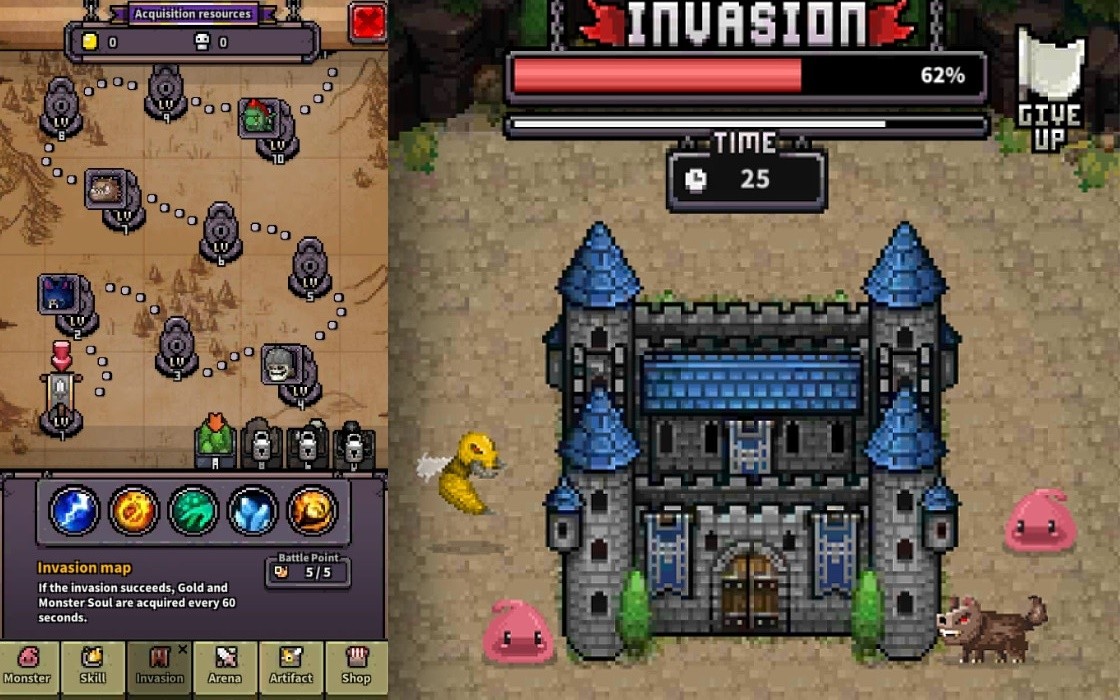This screenshot has height=700, width=1120.
Task: Use the green swirling wind skill
Action: click(x=194, y=509)
